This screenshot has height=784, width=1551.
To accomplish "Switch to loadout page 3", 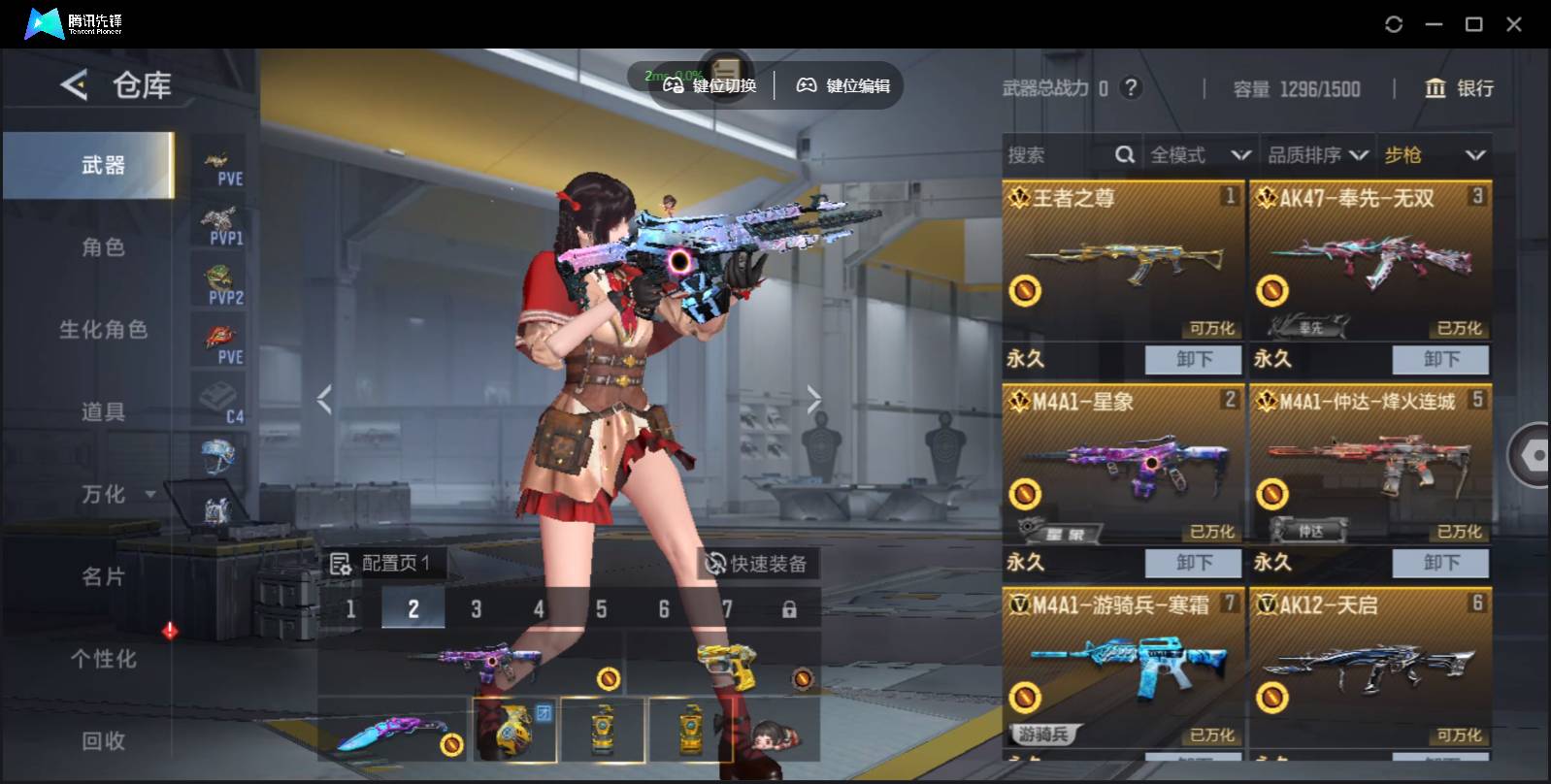I will coord(476,609).
